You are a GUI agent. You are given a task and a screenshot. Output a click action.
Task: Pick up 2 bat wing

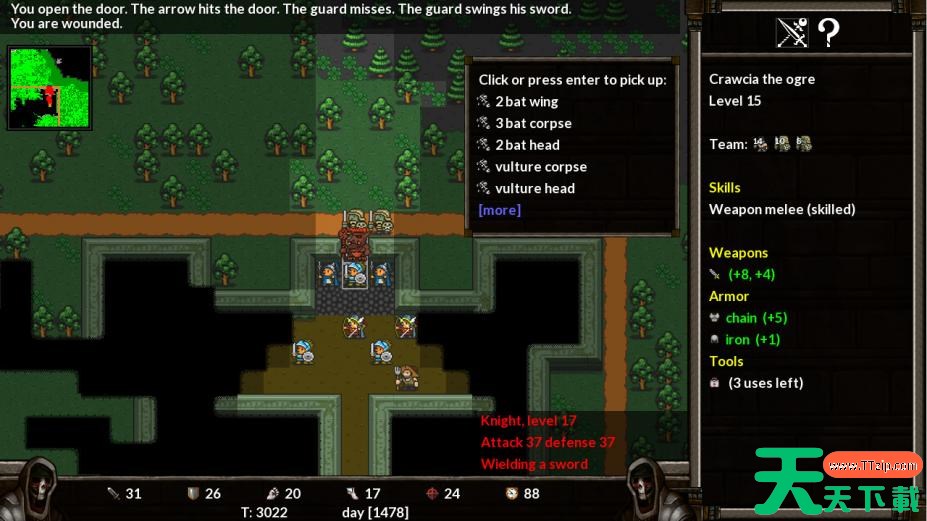(526, 102)
